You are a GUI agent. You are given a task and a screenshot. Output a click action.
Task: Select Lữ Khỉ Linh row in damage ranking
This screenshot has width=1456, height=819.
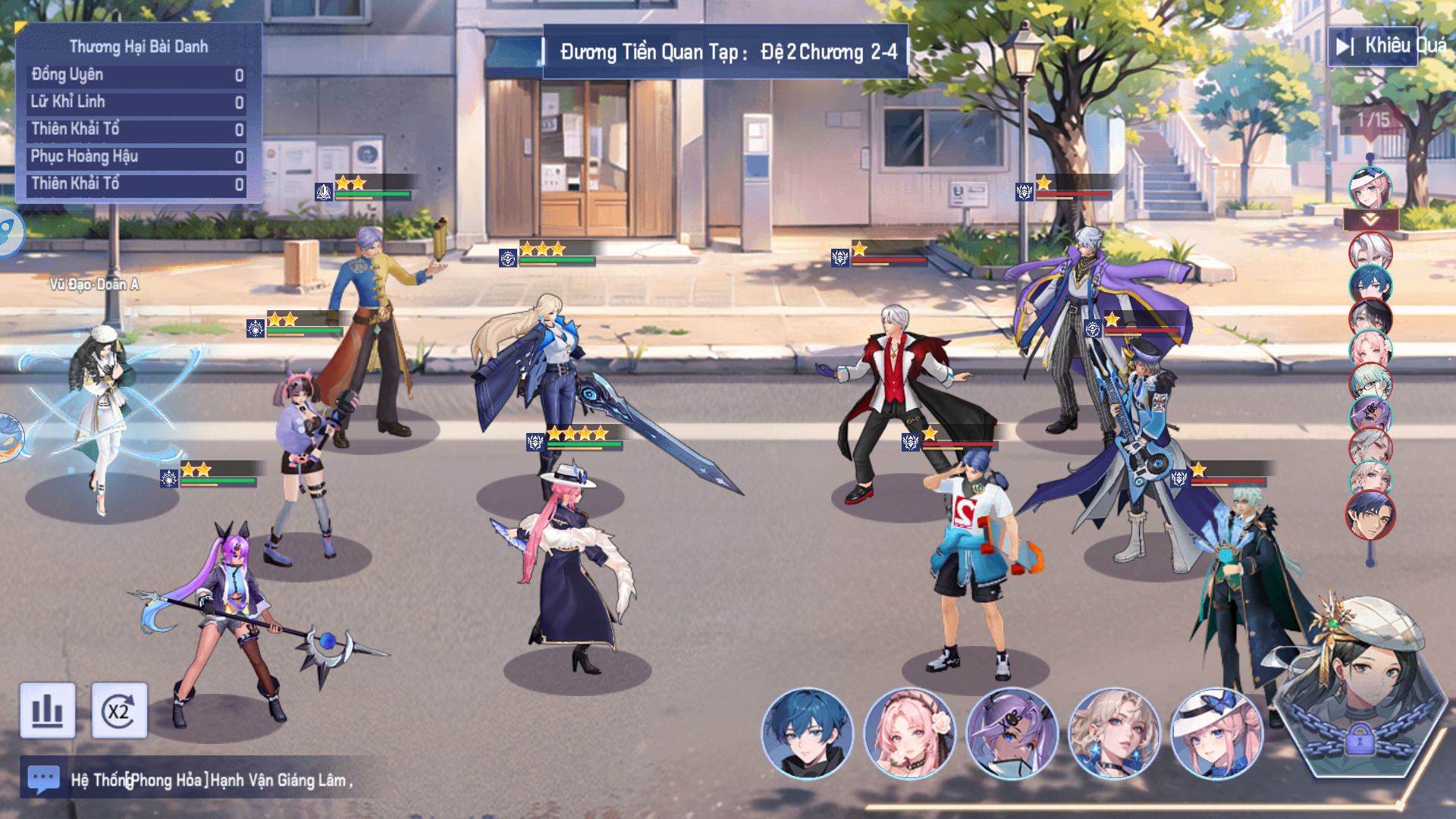click(x=137, y=102)
